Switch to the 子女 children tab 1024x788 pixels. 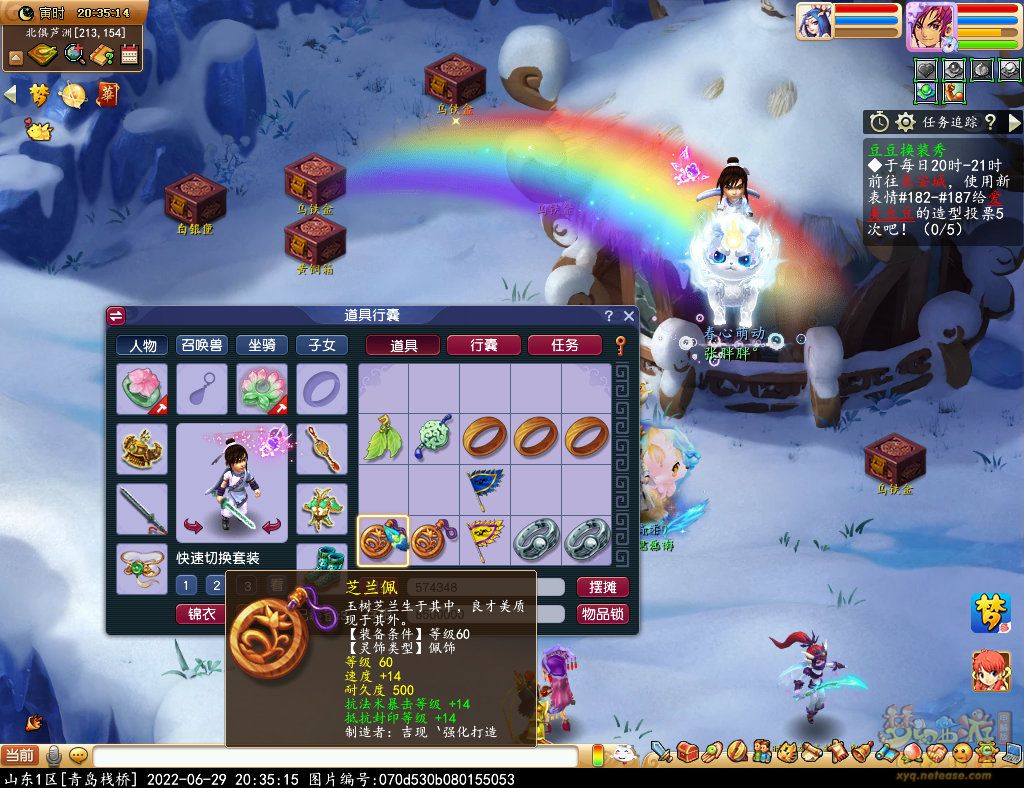pyautogui.click(x=322, y=345)
